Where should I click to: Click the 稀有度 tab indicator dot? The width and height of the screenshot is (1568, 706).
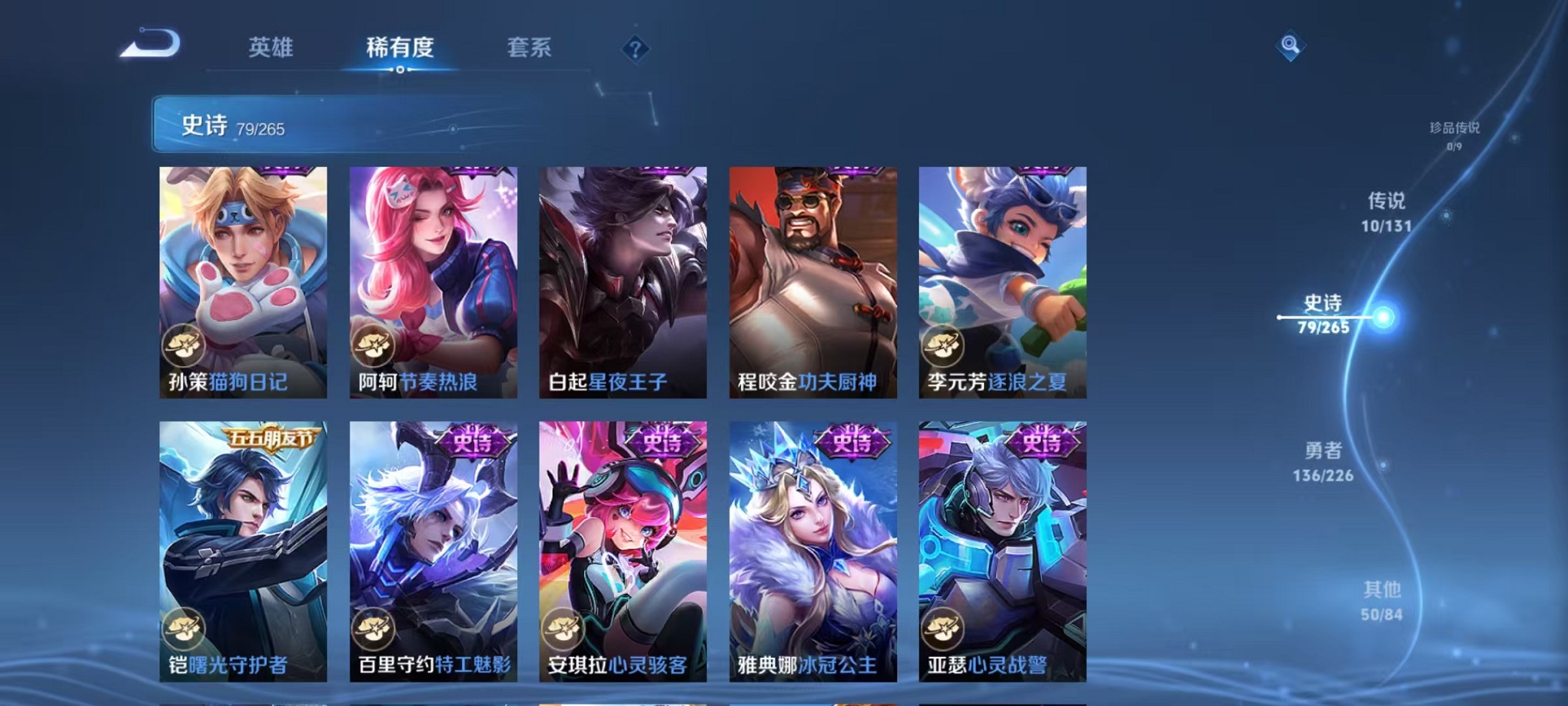[x=400, y=71]
